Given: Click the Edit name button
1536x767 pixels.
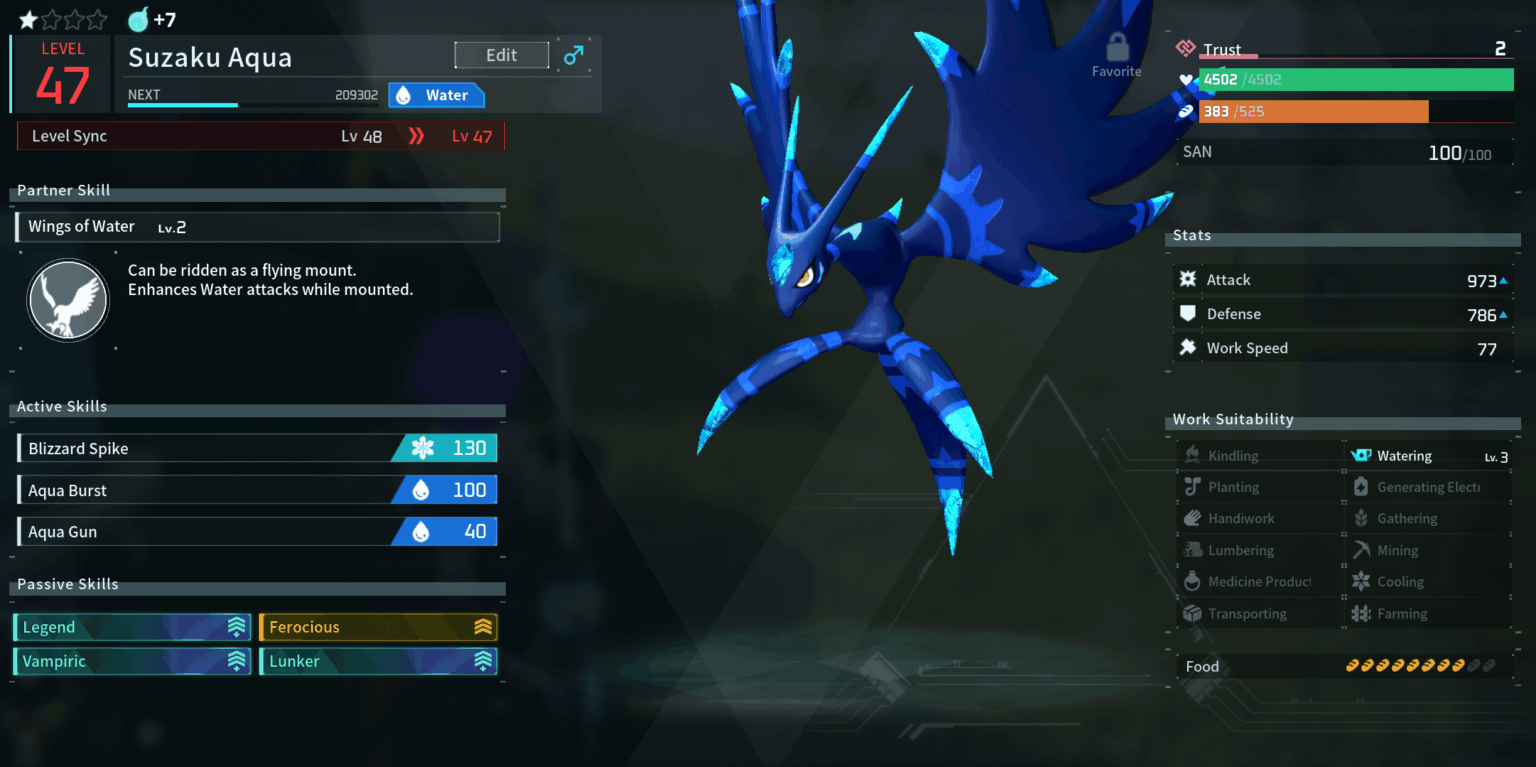Looking at the screenshot, I should click(501, 55).
